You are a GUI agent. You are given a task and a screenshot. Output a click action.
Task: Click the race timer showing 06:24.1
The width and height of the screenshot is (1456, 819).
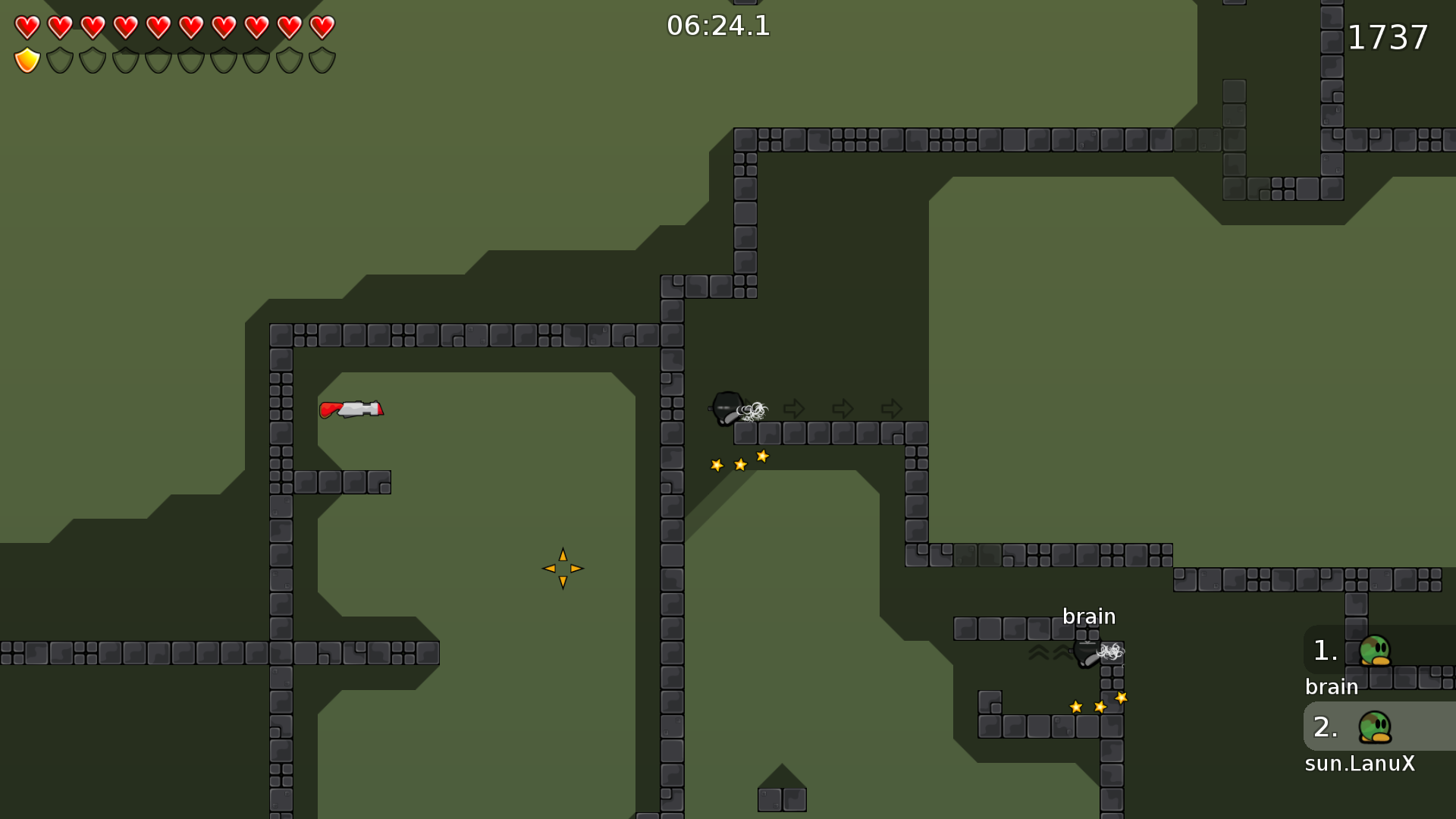(x=717, y=26)
